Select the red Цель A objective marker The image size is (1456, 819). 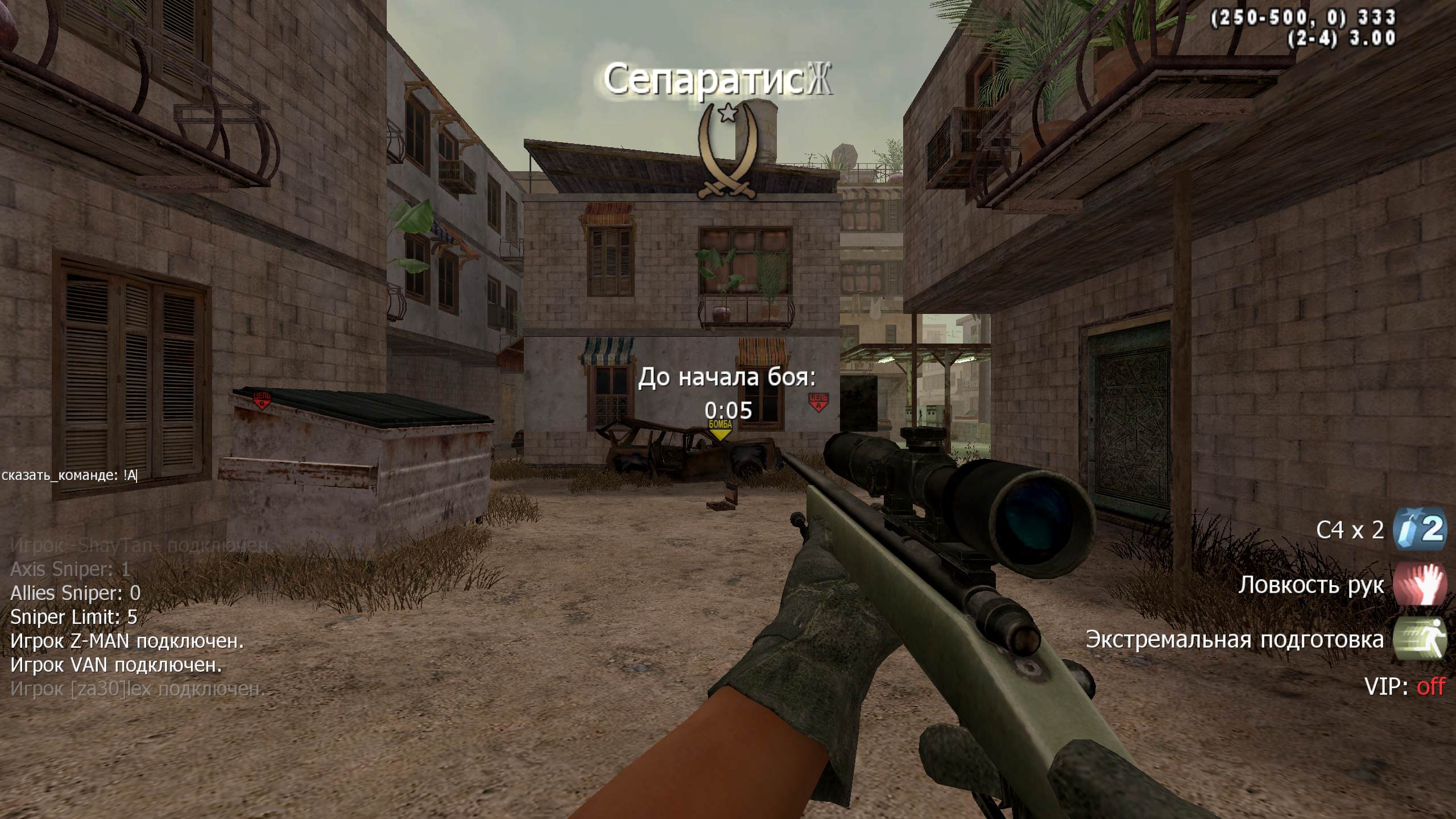818,402
